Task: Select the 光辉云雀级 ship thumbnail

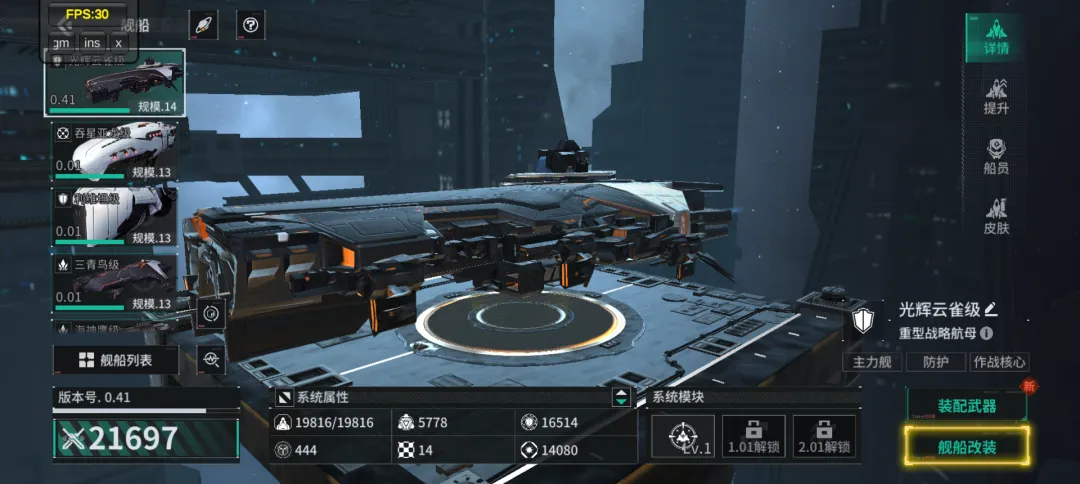Action: tap(114, 83)
